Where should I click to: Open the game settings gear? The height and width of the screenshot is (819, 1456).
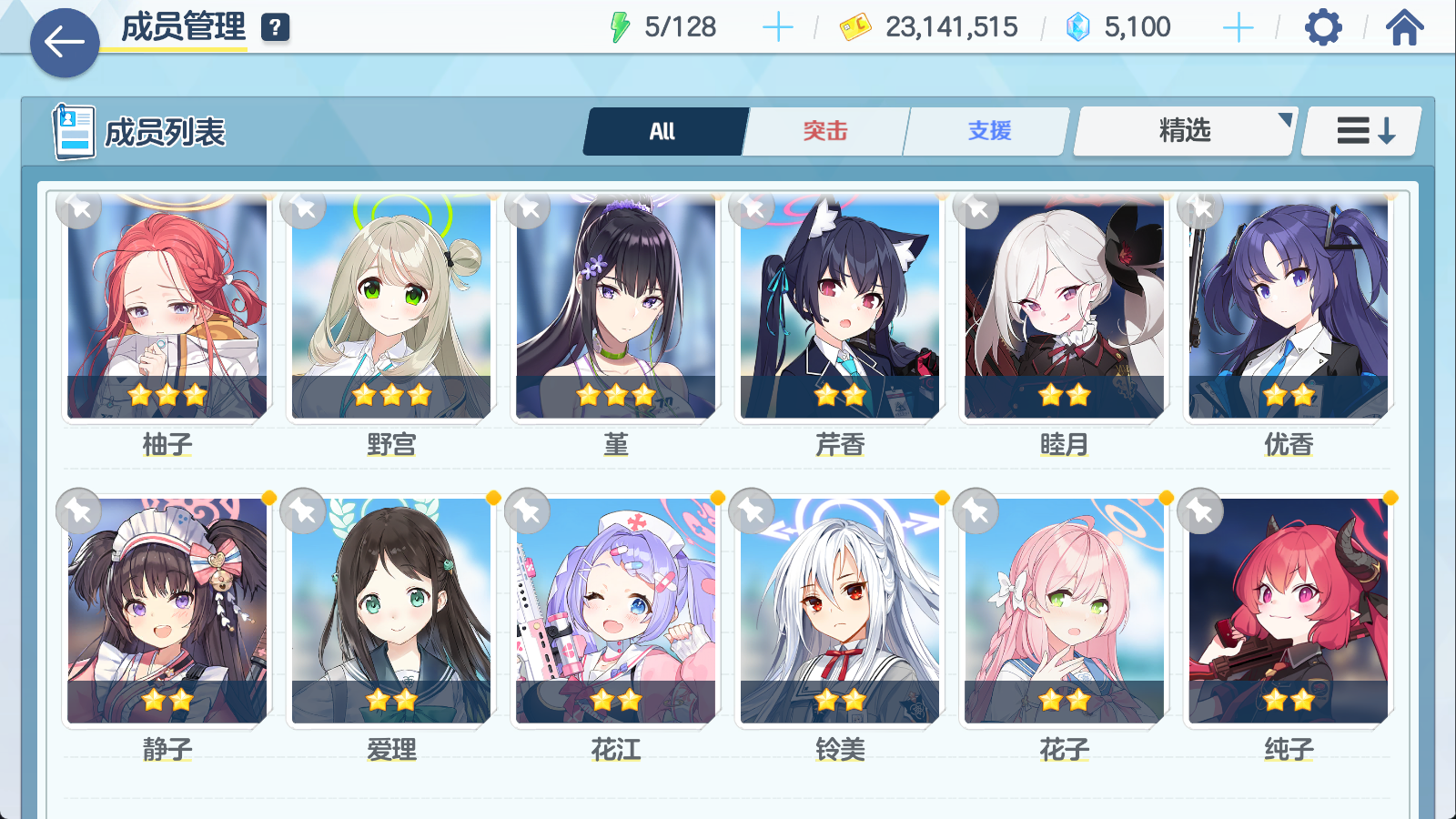click(1324, 27)
